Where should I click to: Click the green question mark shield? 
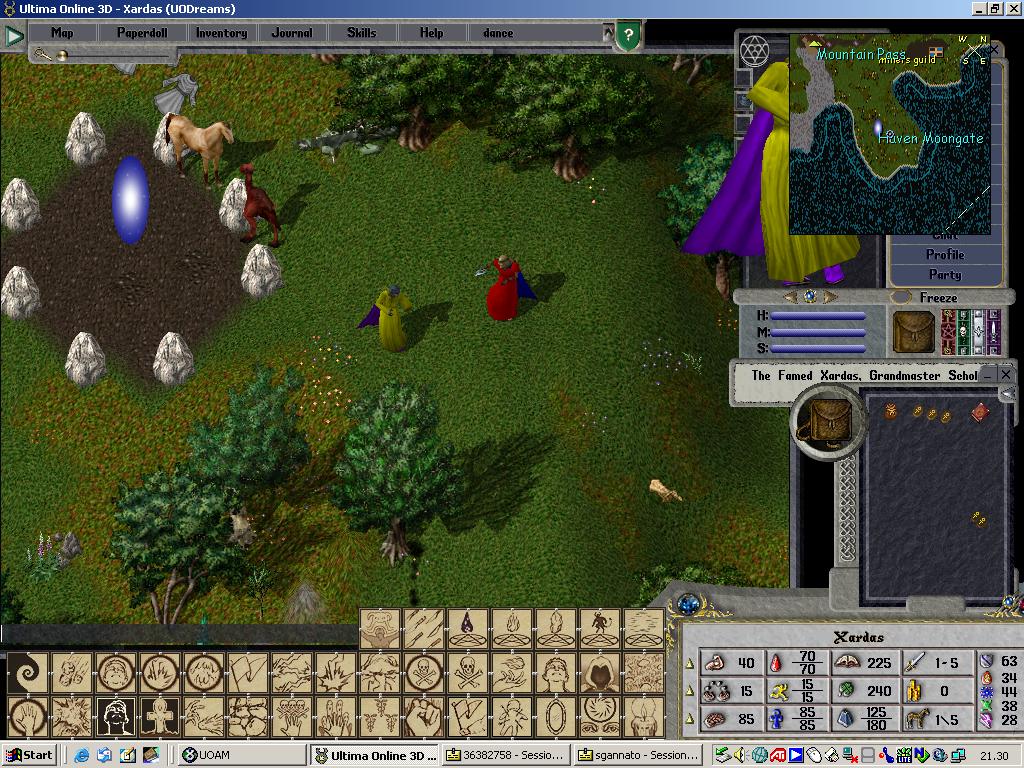(627, 37)
